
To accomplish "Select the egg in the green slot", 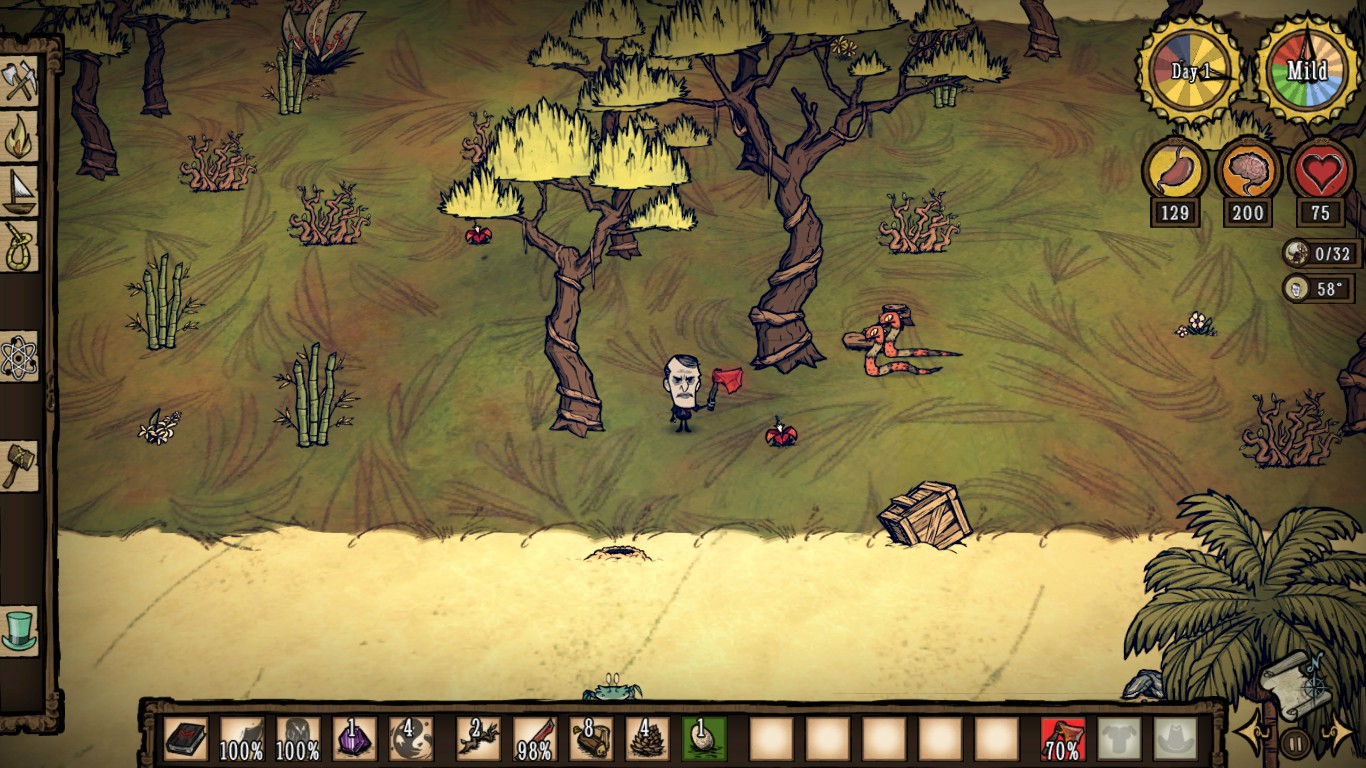I will (704, 739).
